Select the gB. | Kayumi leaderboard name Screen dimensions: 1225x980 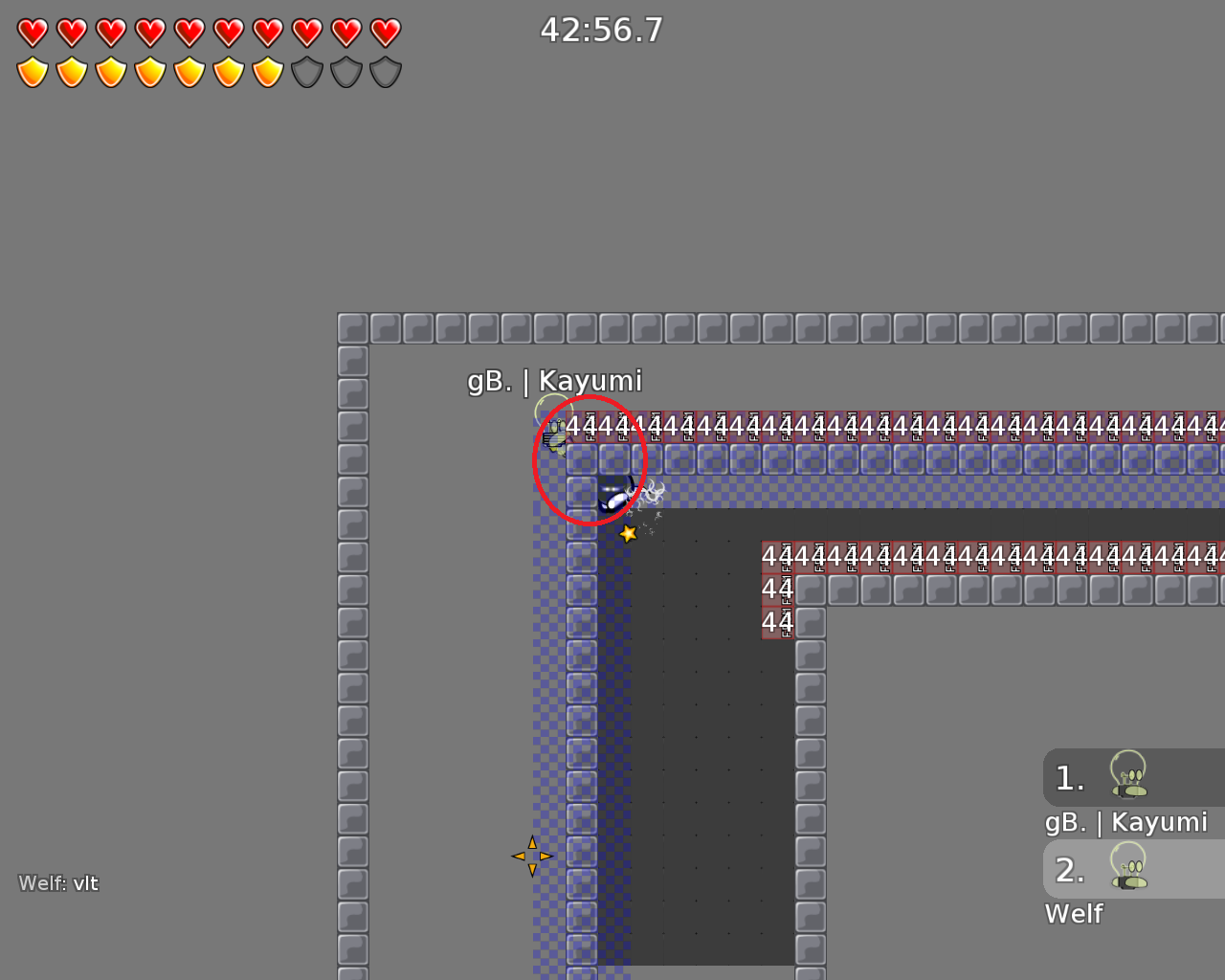point(1125,821)
